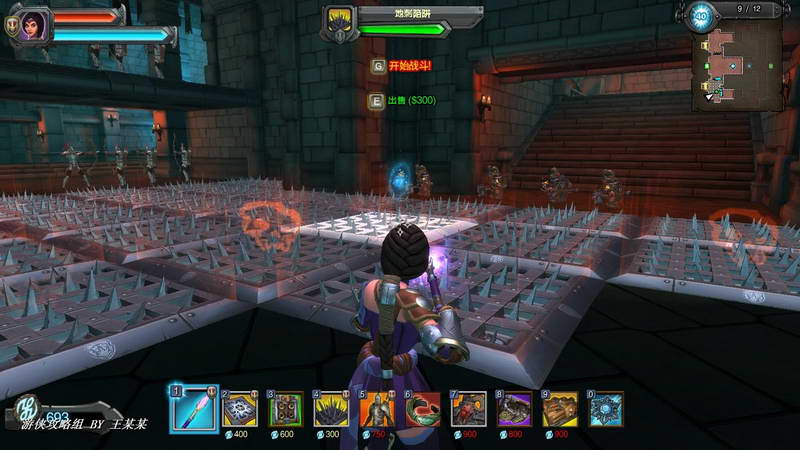The width and height of the screenshot is (800, 450).
Task: Click the selected spike trap portrait
Action: pos(340,20)
